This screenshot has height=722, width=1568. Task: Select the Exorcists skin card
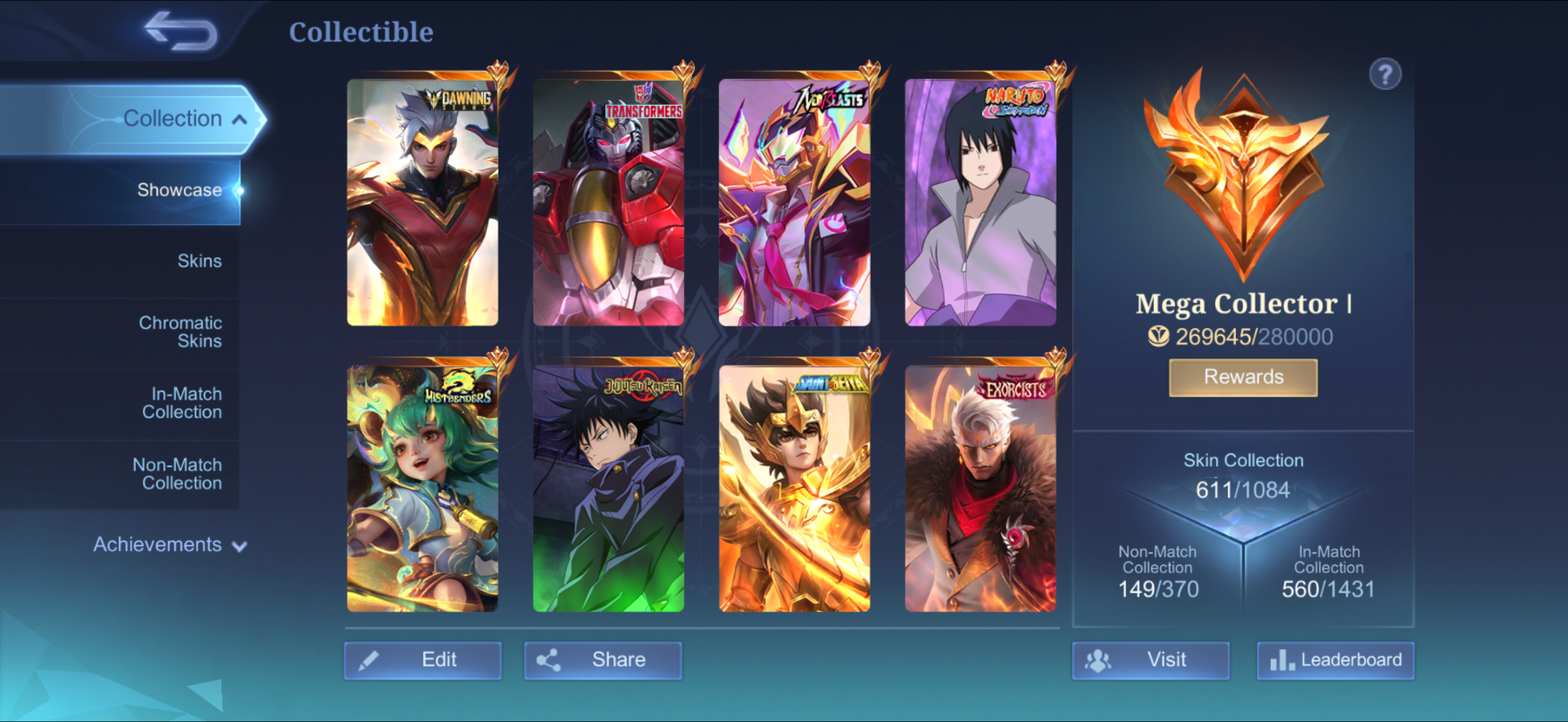pyautogui.click(x=980, y=488)
